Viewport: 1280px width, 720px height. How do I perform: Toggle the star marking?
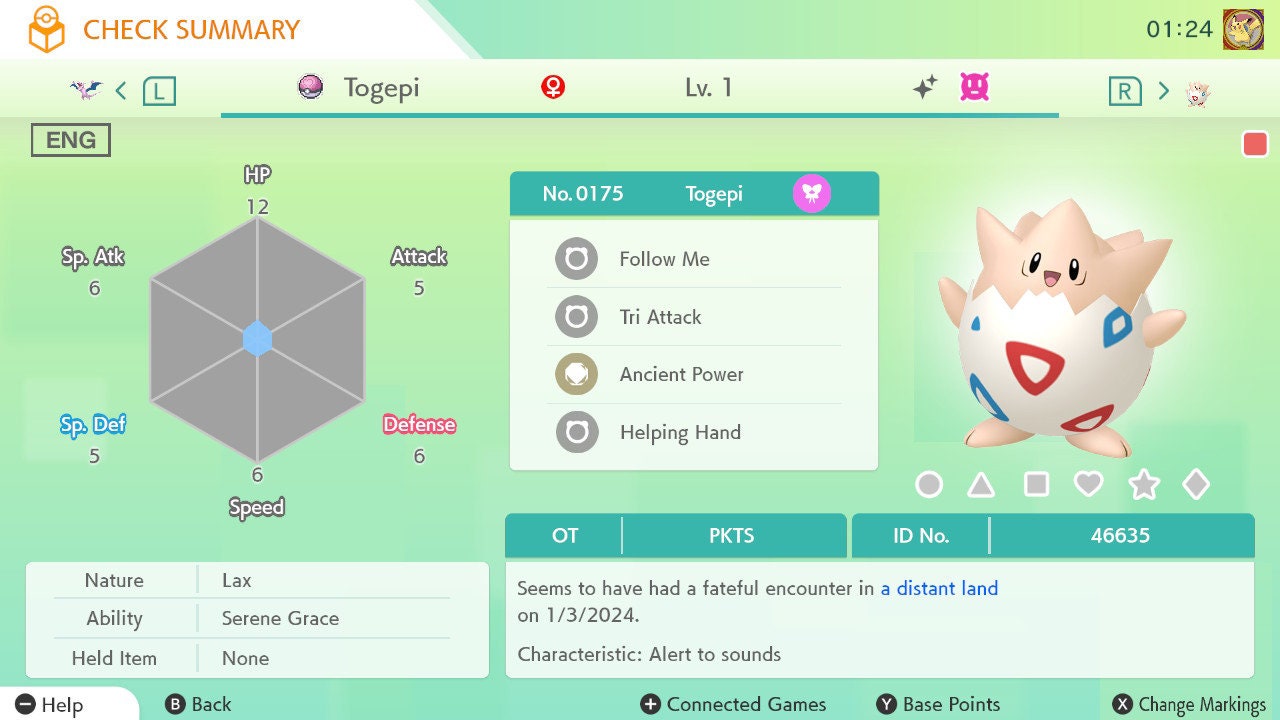[1143, 485]
